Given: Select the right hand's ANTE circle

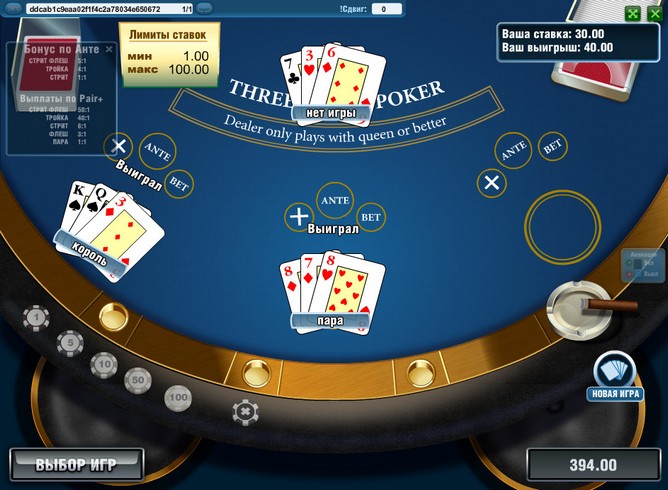Looking at the screenshot, I should (x=514, y=151).
